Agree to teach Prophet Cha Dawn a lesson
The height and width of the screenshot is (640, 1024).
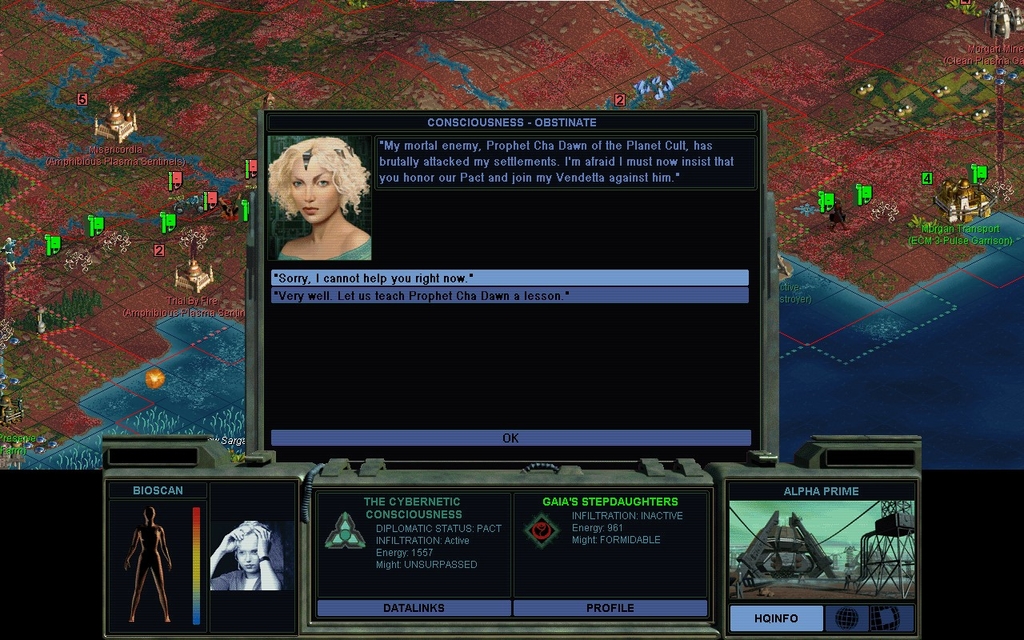click(x=510, y=296)
